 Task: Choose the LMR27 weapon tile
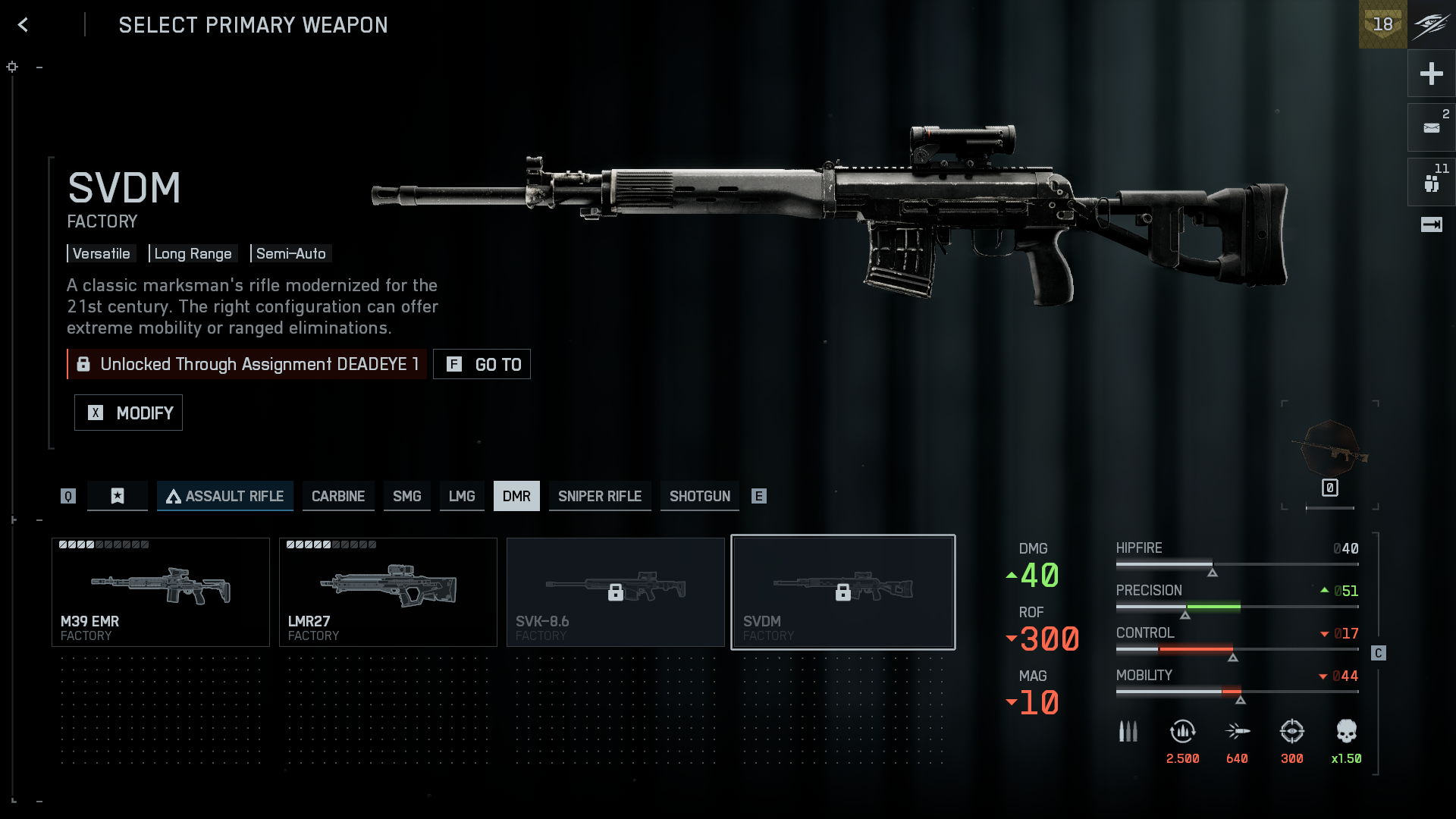point(388,592)
